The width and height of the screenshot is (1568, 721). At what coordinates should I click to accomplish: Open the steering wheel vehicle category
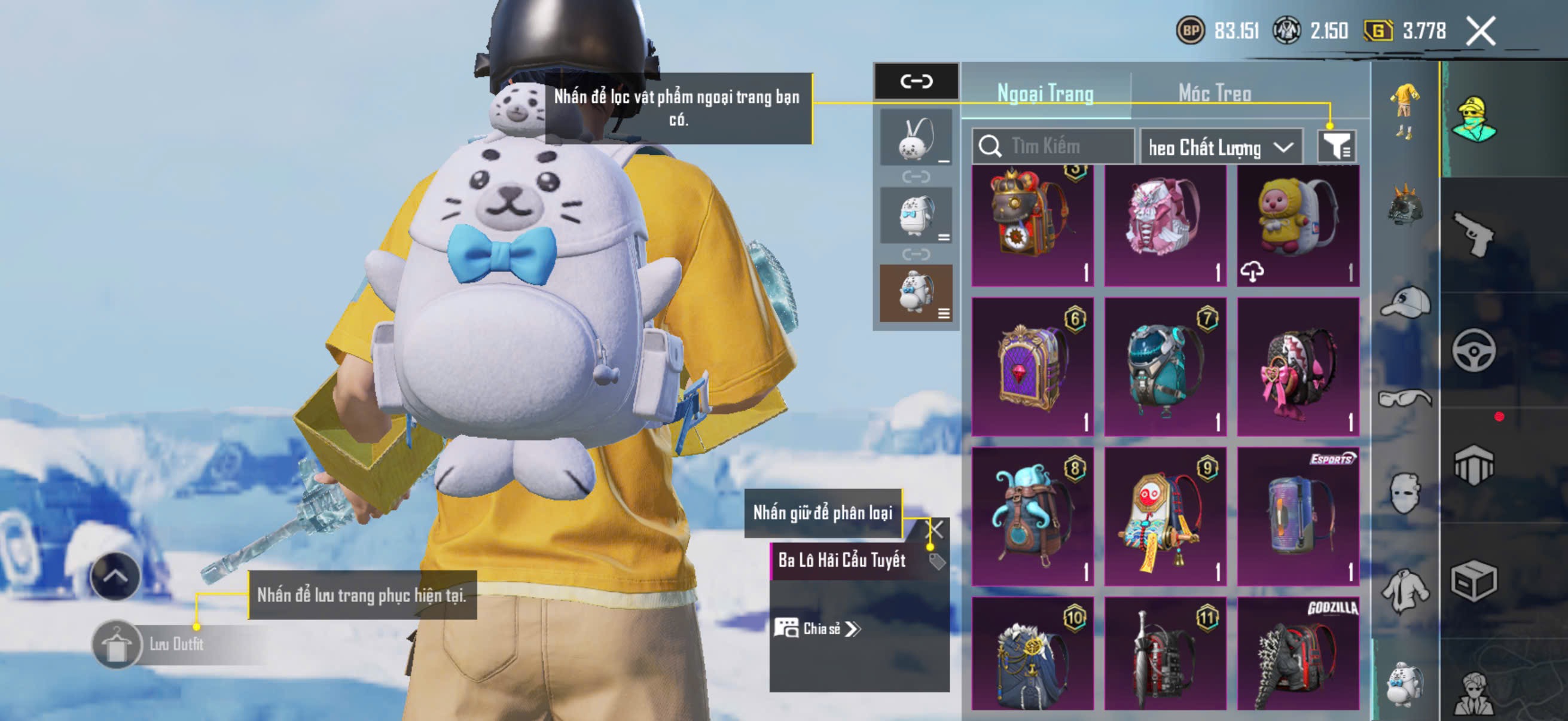point(1474,350)
